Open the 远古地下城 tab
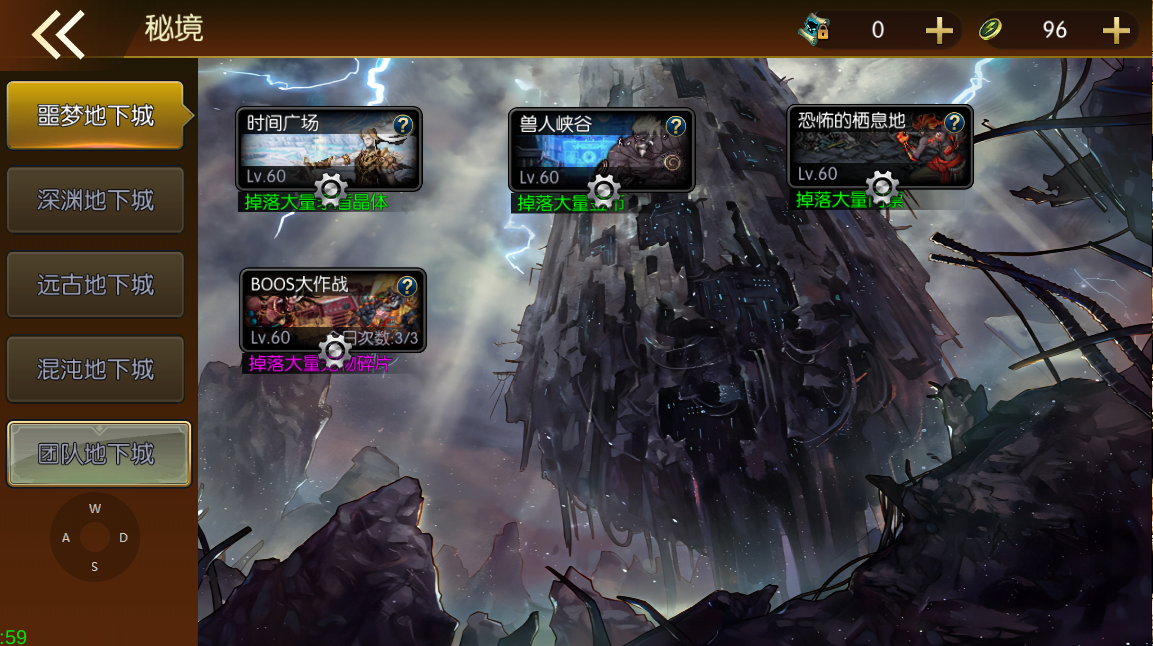1153x646 pixels. tap(95, 285)
